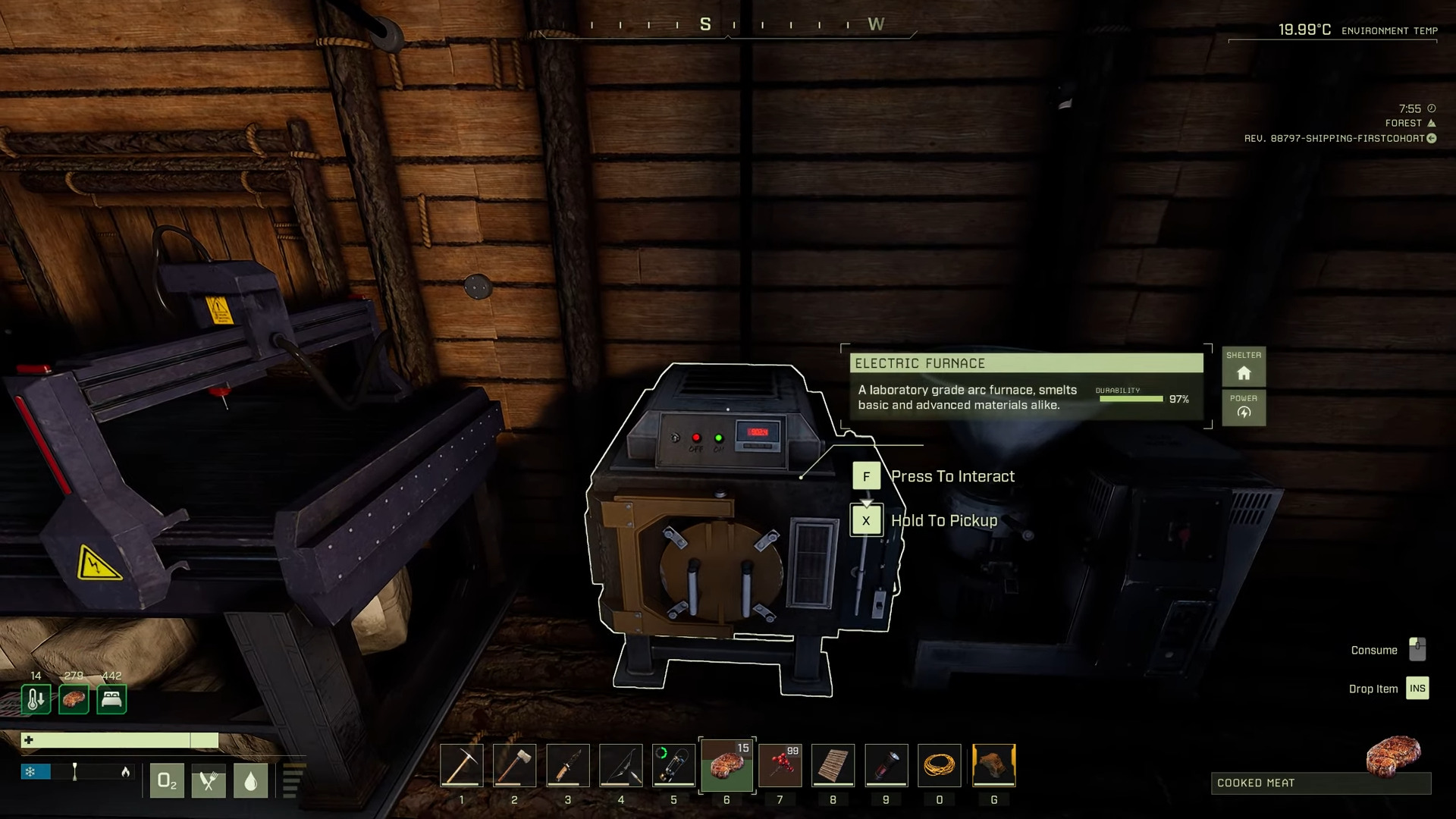Screen dimensions: 1456x819
Task: Inspect the temperature-drop status effect icon
Action: pos(36,699)
